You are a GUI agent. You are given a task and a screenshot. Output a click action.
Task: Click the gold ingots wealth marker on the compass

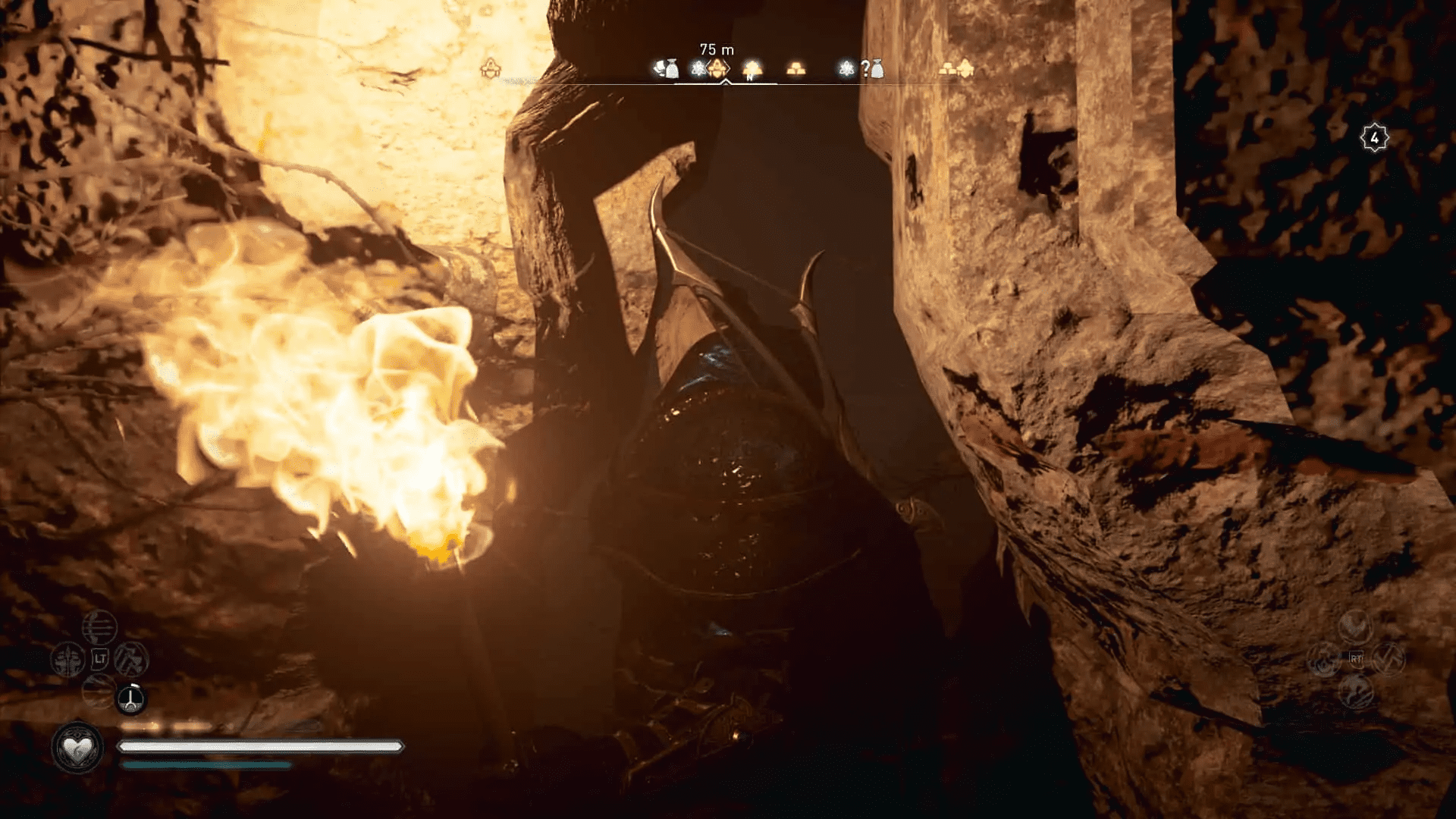(795, 70)
